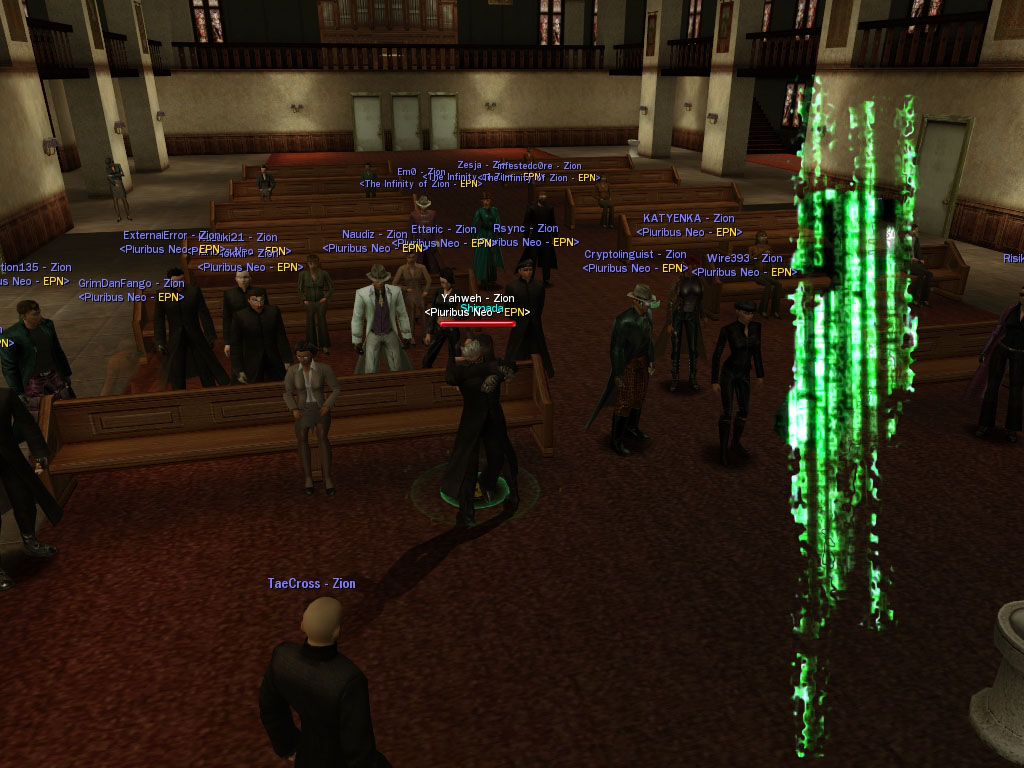Select the GrimDanFango nameplate
The image size is (1024, 768).
[131, 284]
